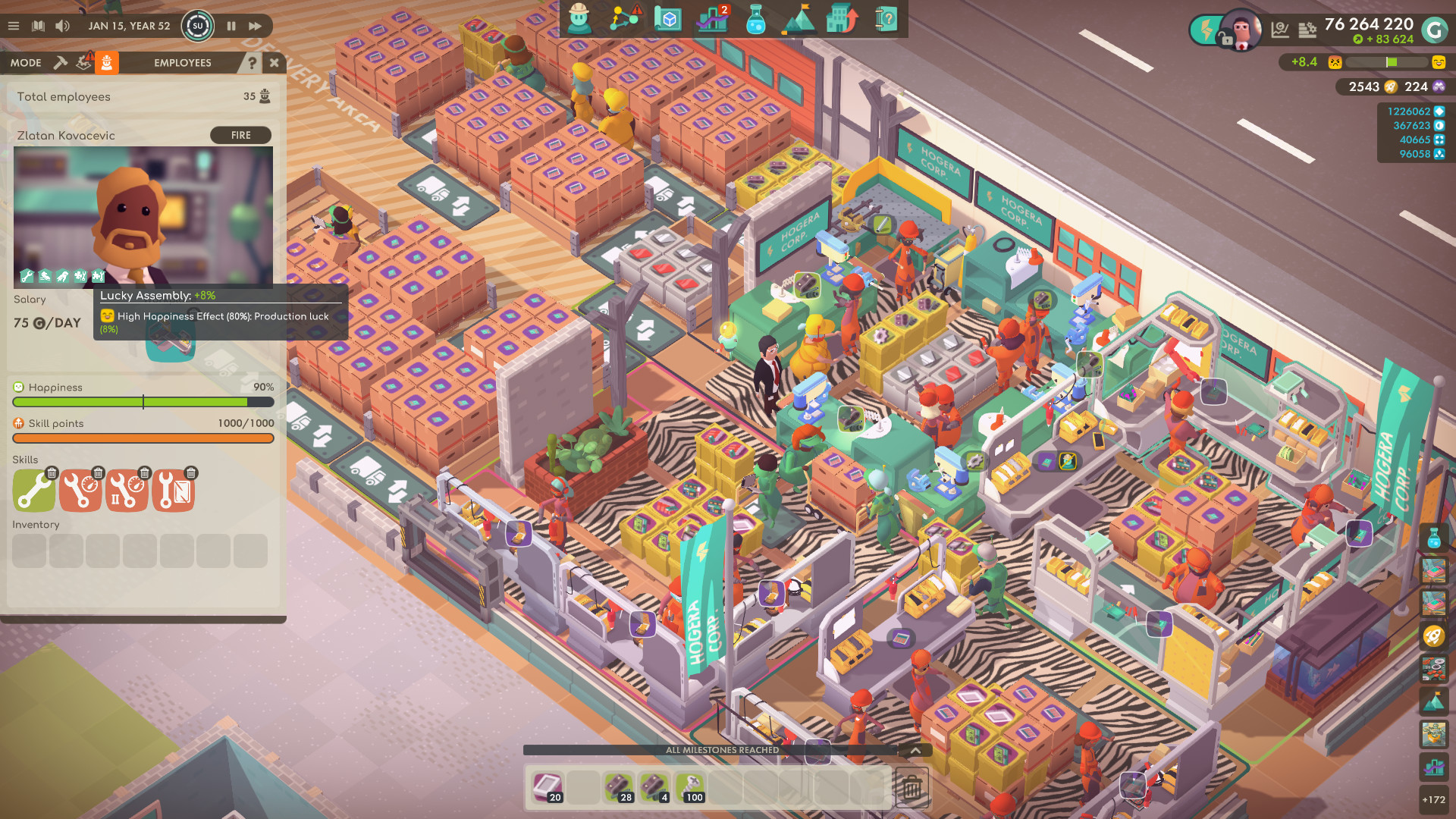
Task: View market statistics icon with red 2 badge
Action: pyautogui.click(x=711, y=20)
